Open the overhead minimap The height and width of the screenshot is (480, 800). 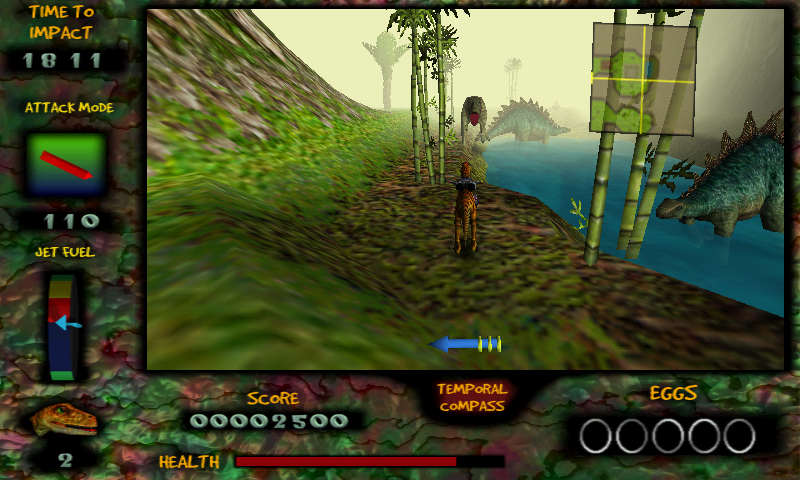pos(642,79)
